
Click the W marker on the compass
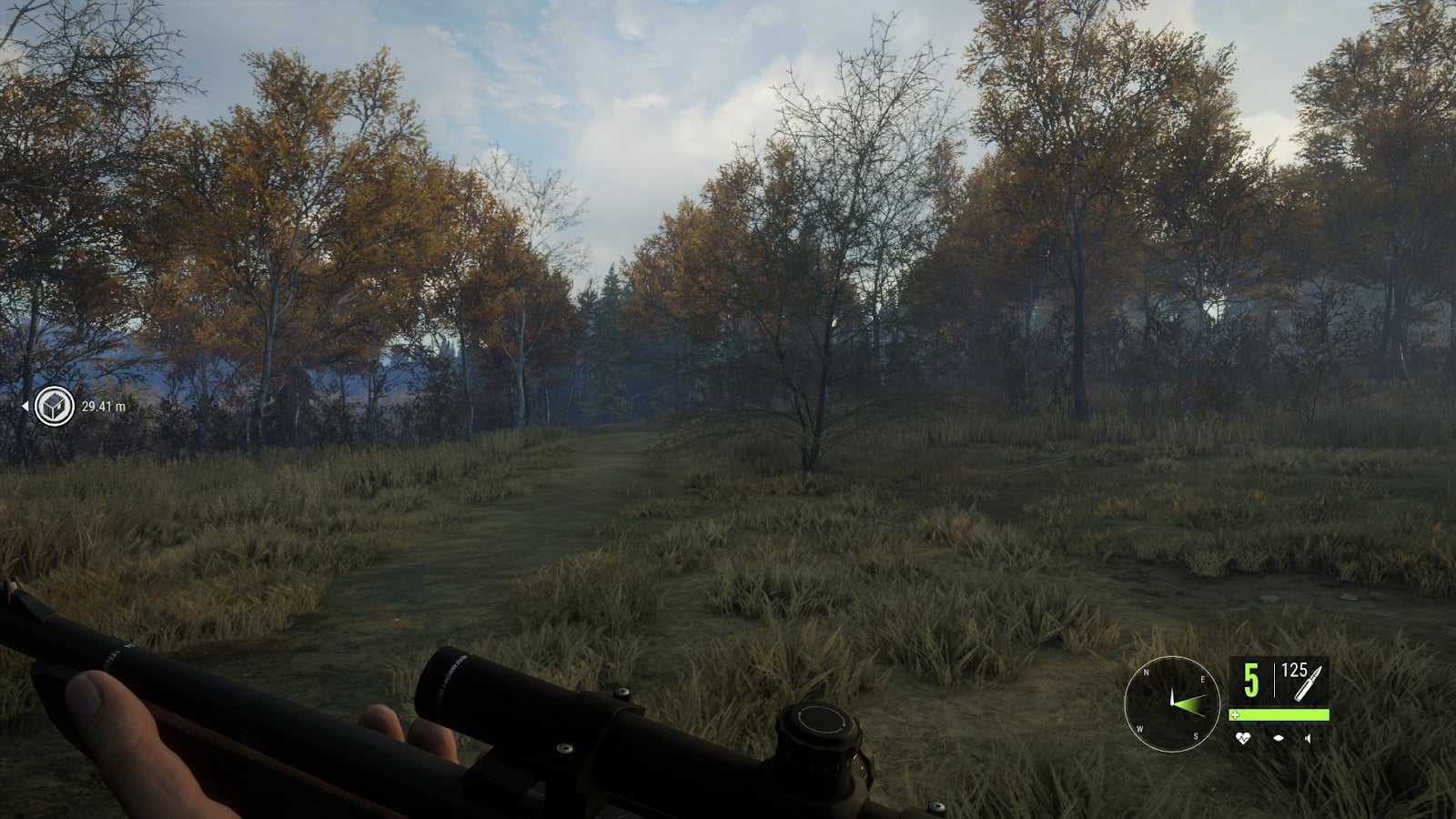1140,729
